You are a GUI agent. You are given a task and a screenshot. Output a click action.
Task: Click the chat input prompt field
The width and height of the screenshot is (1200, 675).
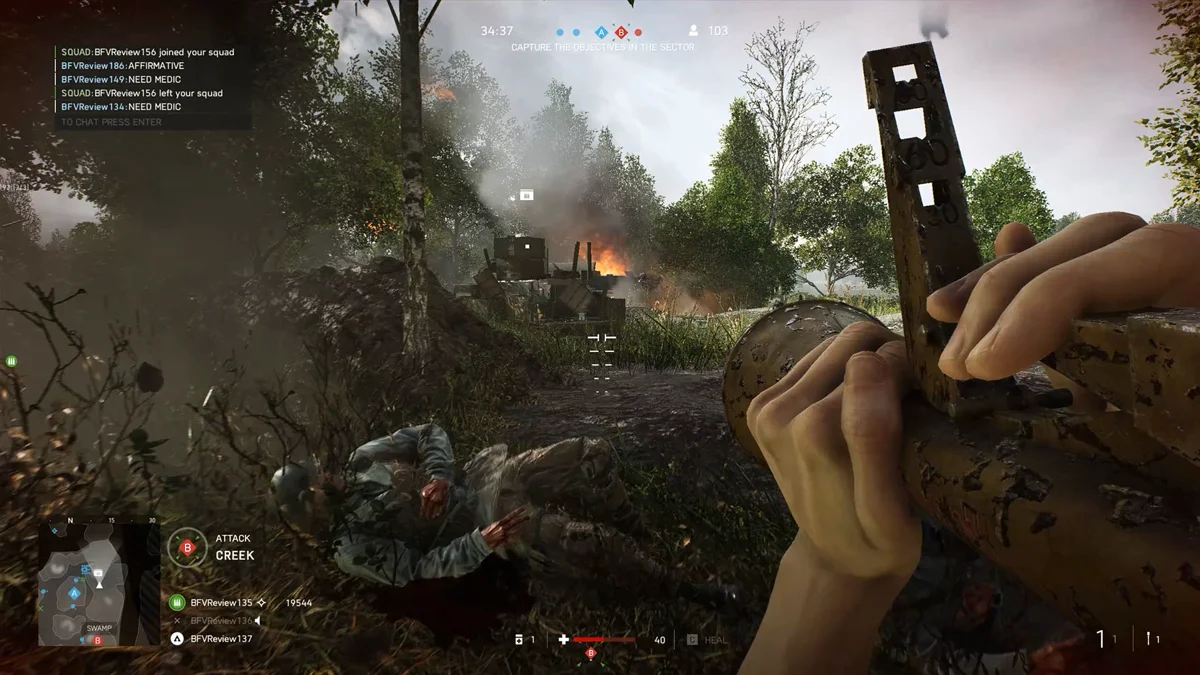[110, 122]
